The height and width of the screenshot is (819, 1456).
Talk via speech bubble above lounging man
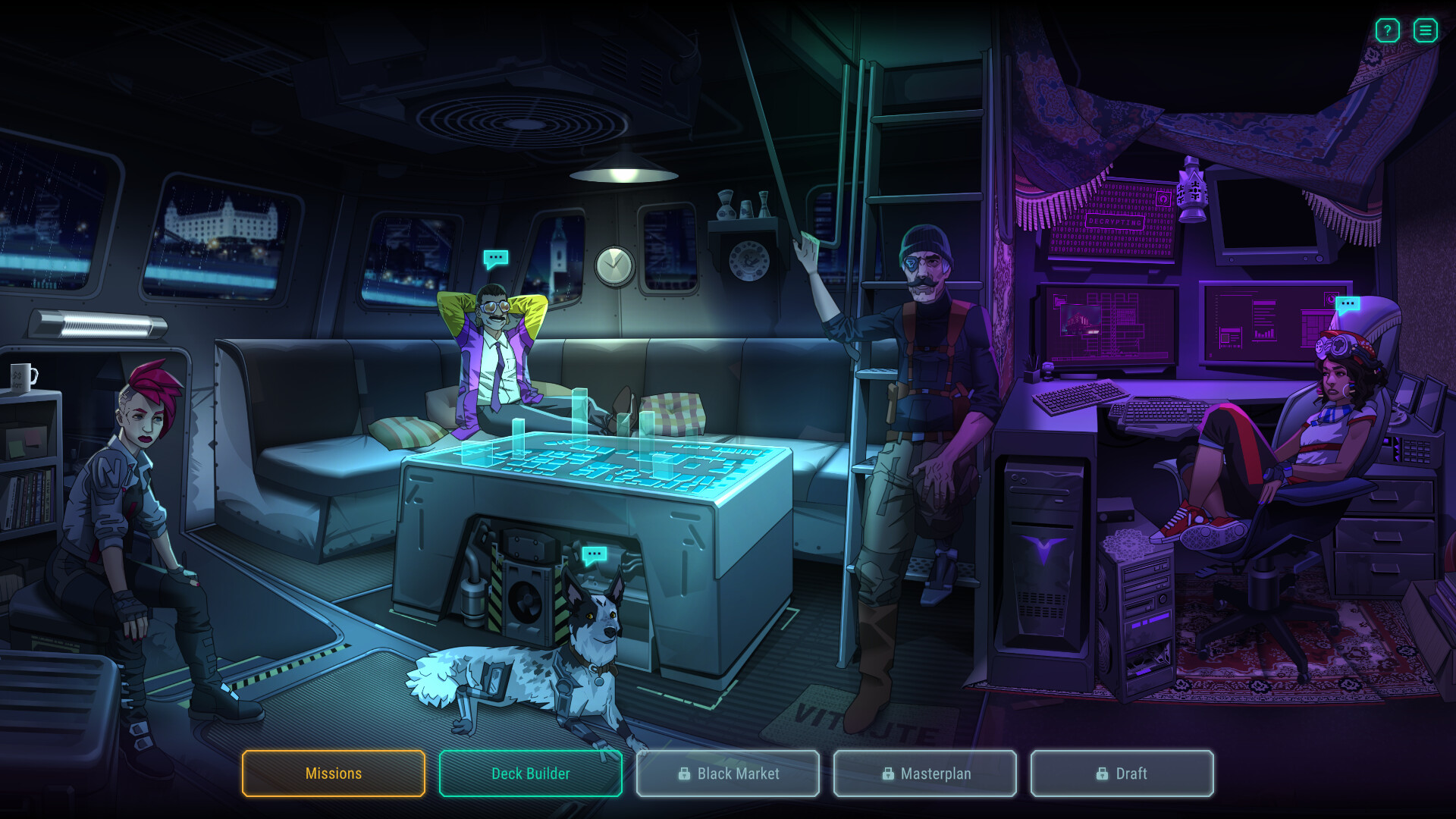coord(496,259)
